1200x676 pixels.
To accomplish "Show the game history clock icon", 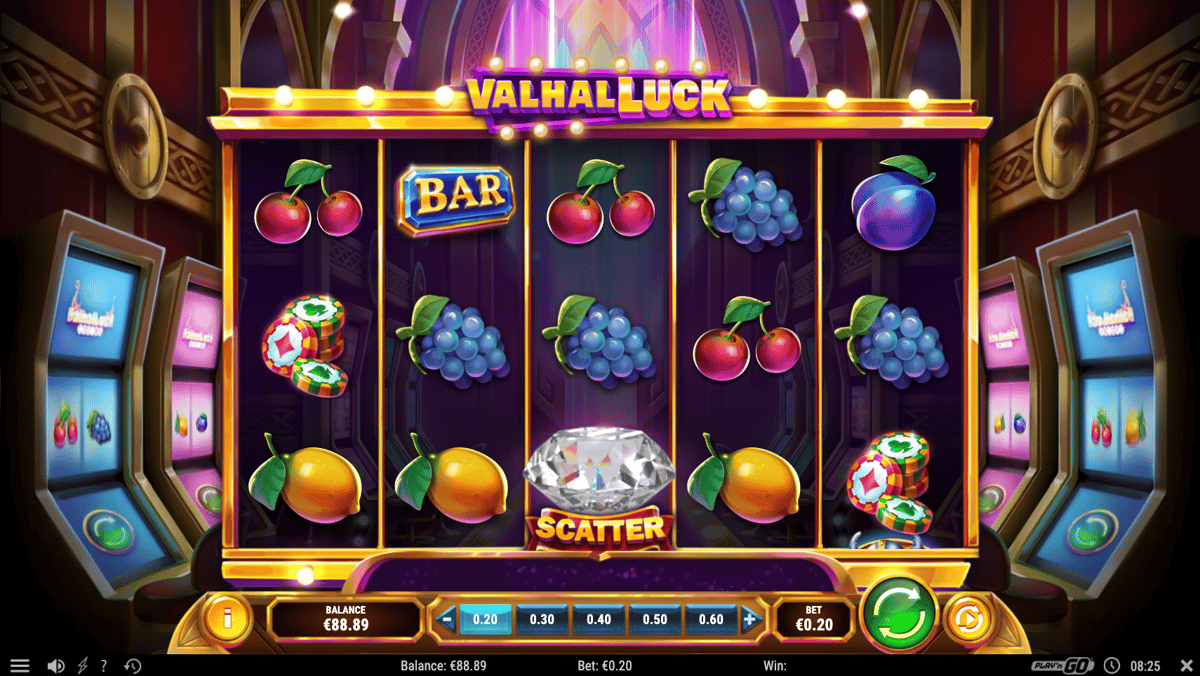I will [x=132, y=666].
